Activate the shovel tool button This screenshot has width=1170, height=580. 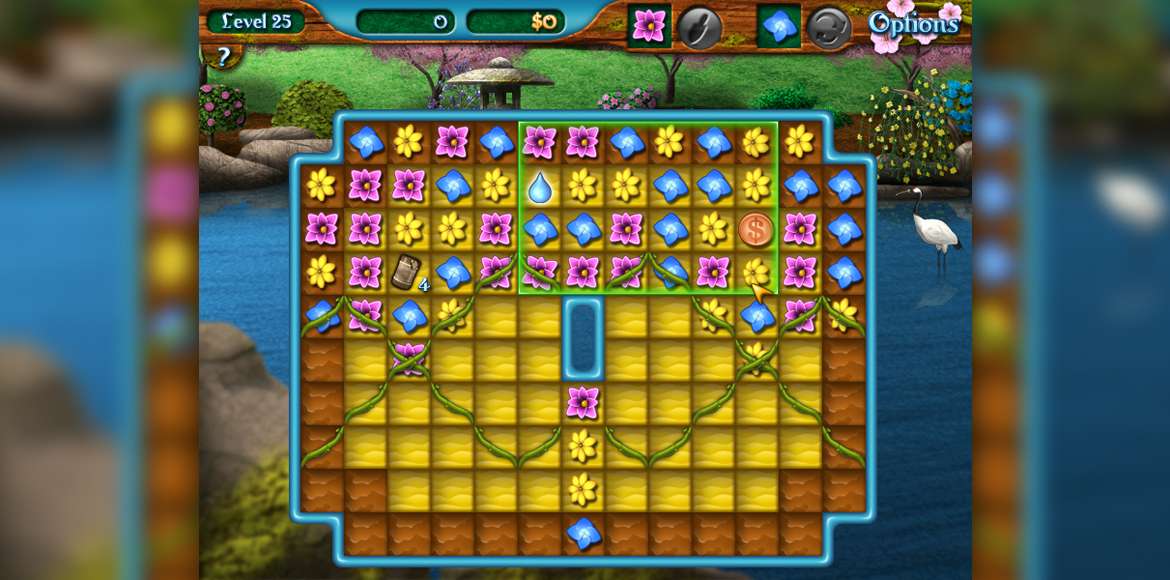tap(700, 27)
